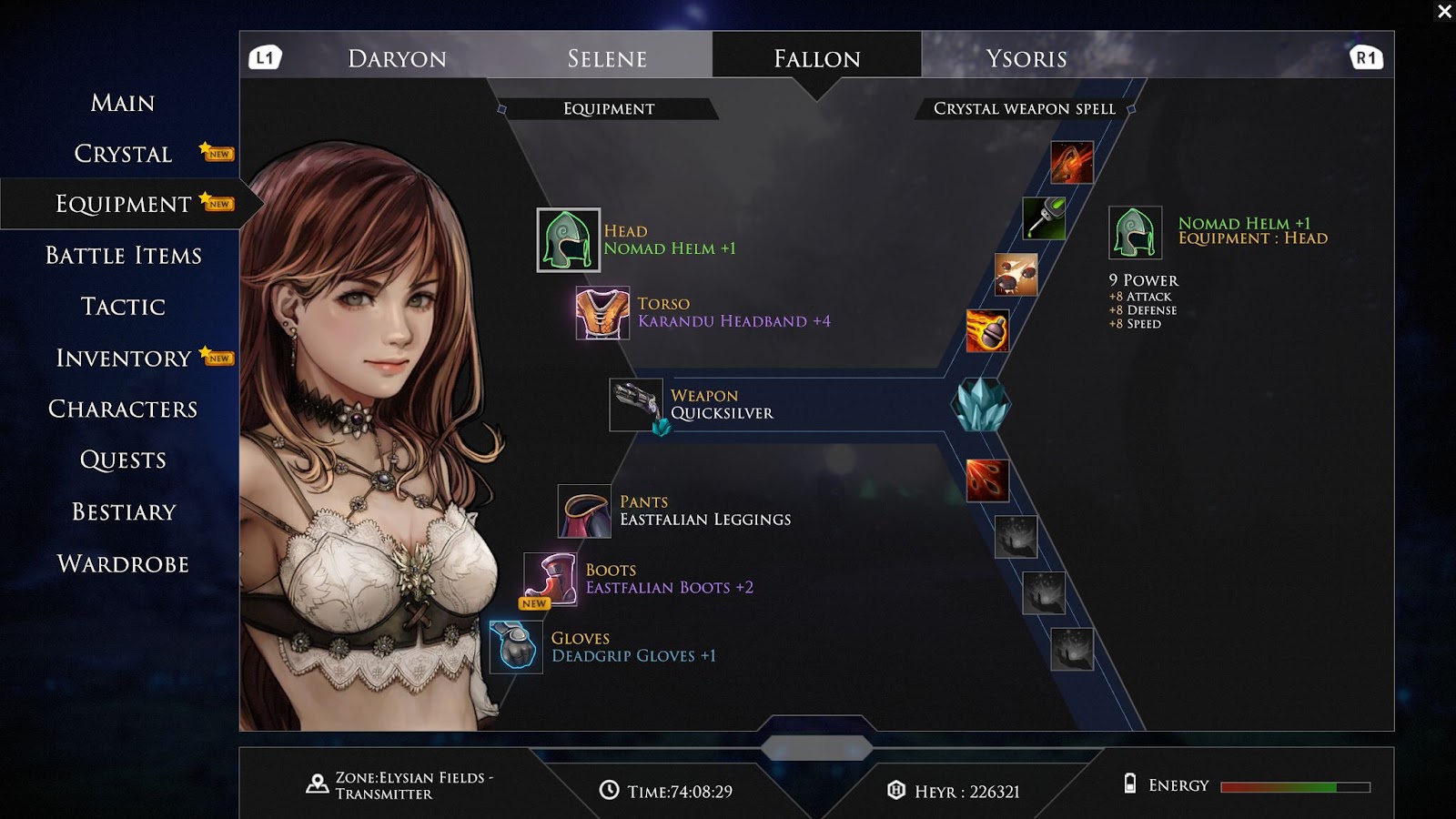Open the Wardrobe menu

pyautogui.click(x=123, y=564)
